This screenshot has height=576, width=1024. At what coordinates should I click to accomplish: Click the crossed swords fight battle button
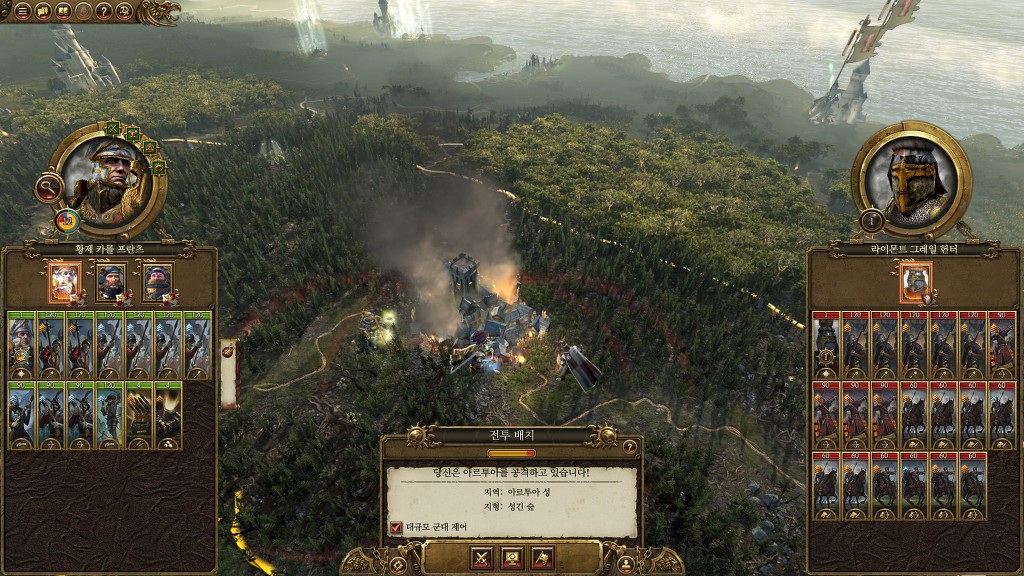(482, 558)
